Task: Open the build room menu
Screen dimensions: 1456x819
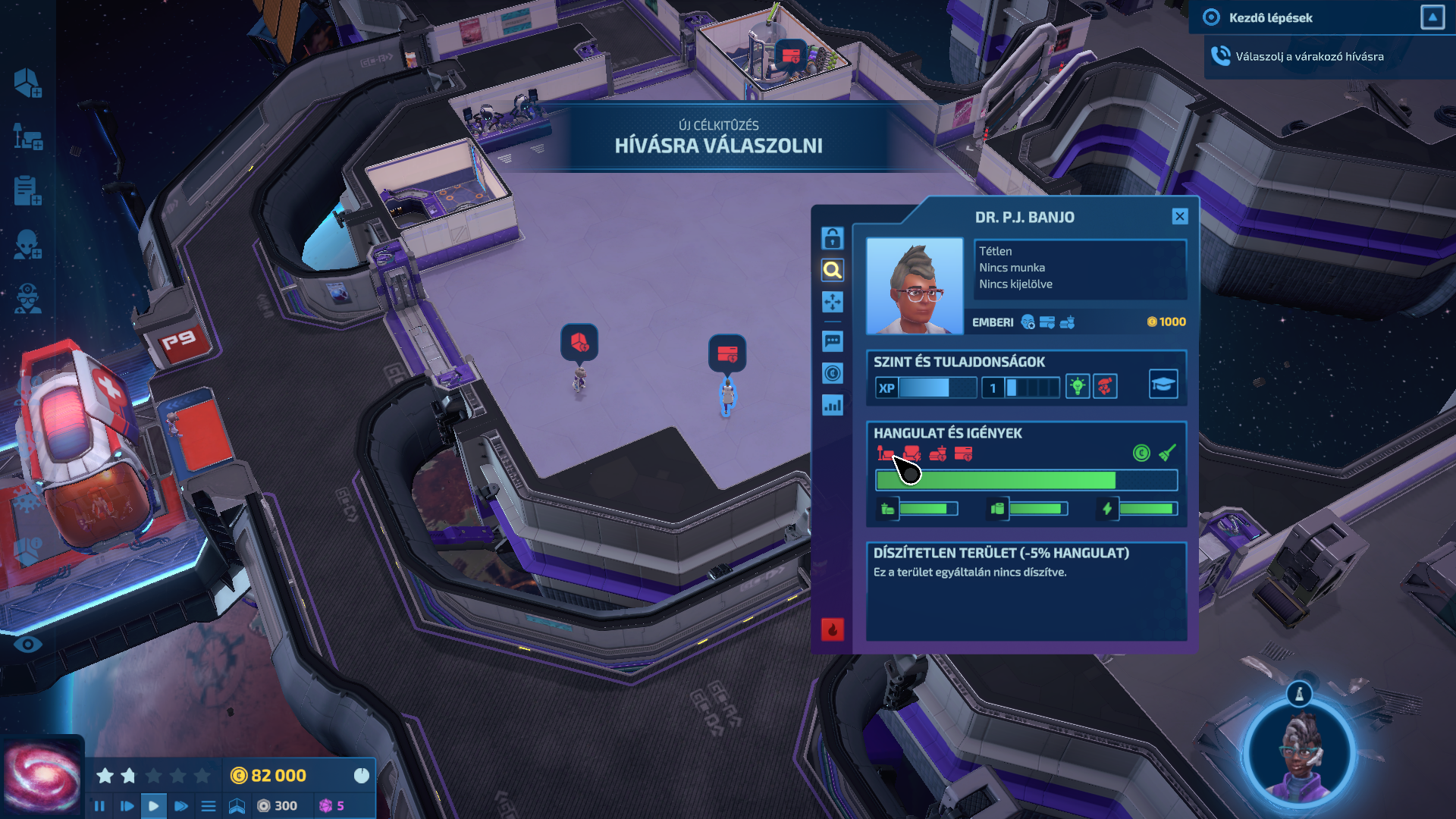Action: pos(27,83)
